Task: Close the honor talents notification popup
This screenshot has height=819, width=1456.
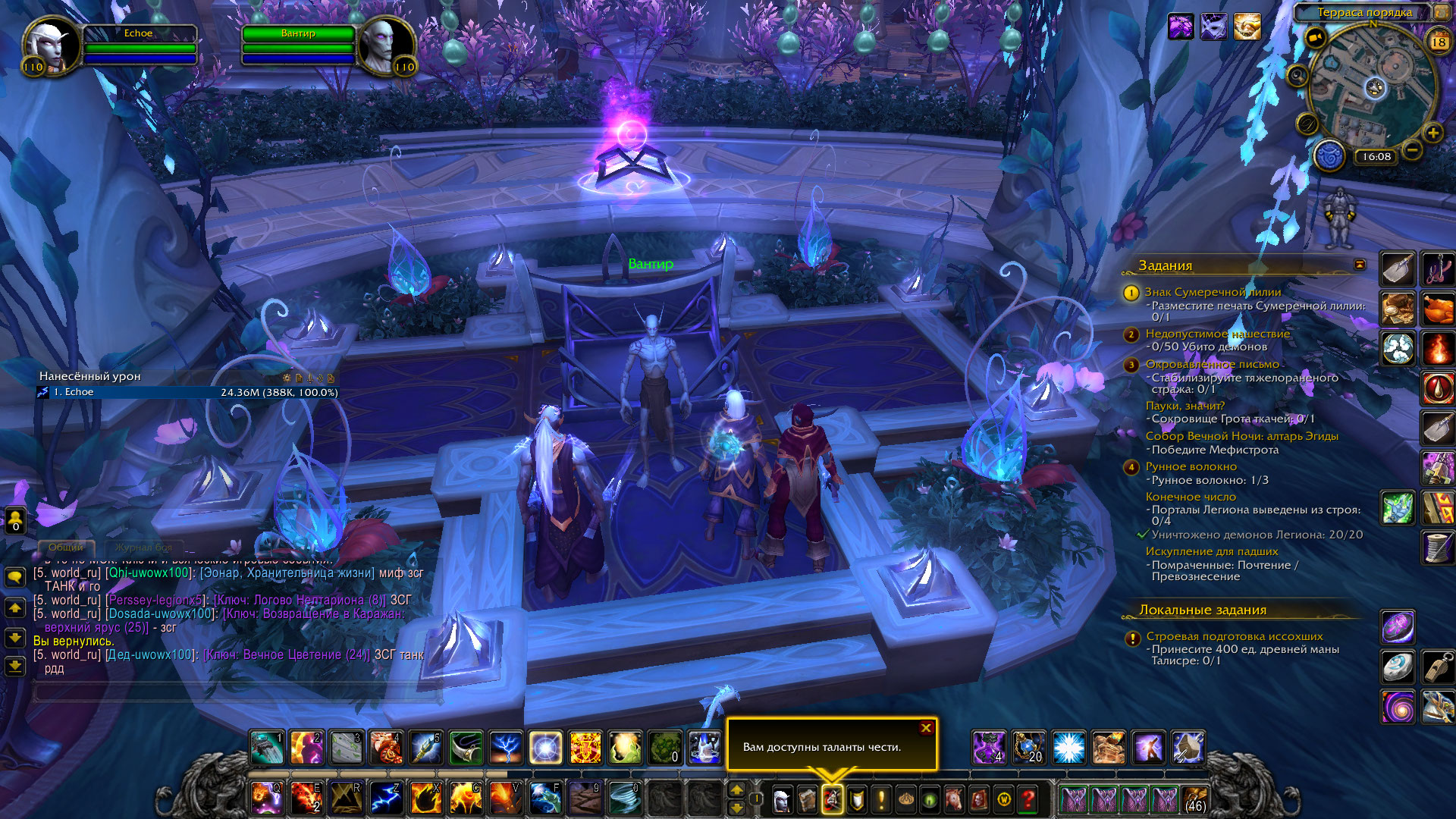Action: tap(926, 728)
